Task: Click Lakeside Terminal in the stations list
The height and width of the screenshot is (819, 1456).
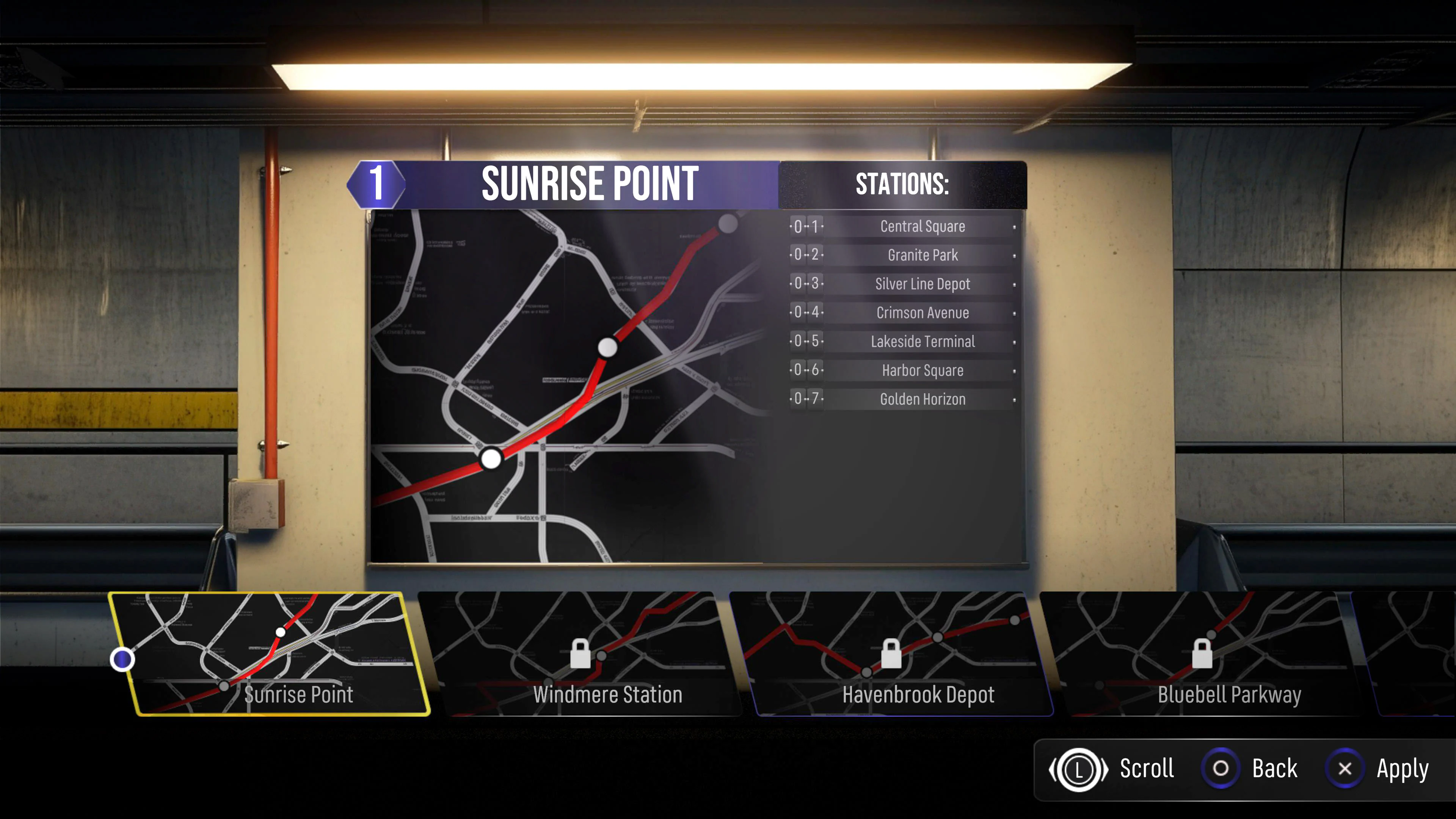Action: [x=922, y=341]
